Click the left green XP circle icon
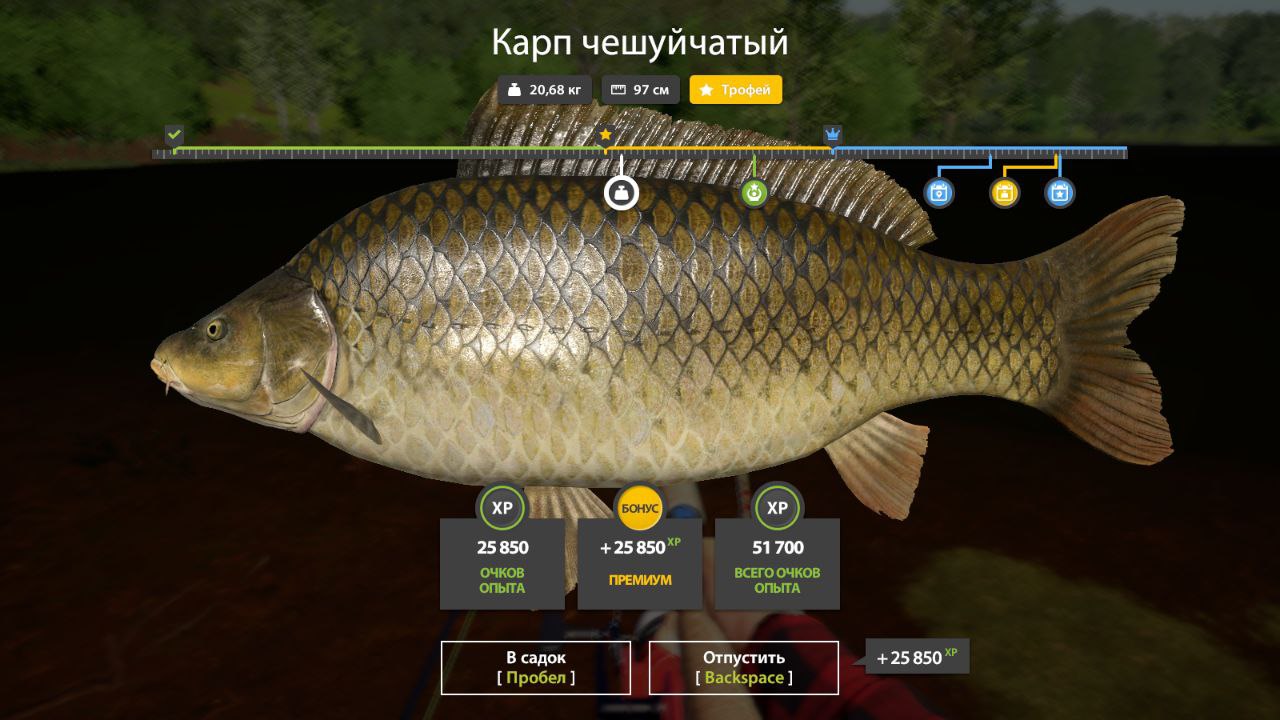1280x720 pixels. point(502,508)
